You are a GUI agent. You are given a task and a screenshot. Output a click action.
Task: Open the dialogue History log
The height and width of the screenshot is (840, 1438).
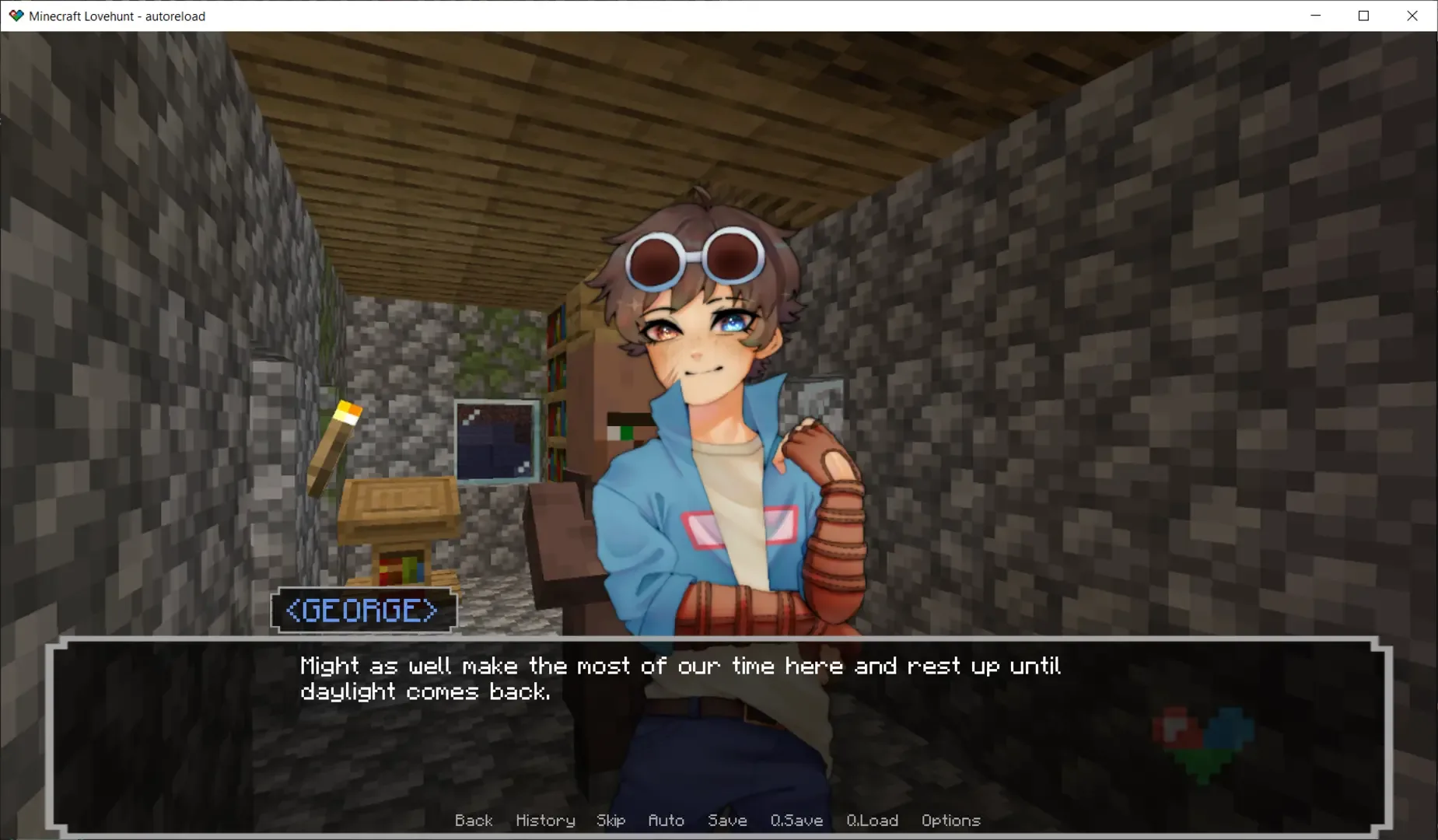coord(544,821)
